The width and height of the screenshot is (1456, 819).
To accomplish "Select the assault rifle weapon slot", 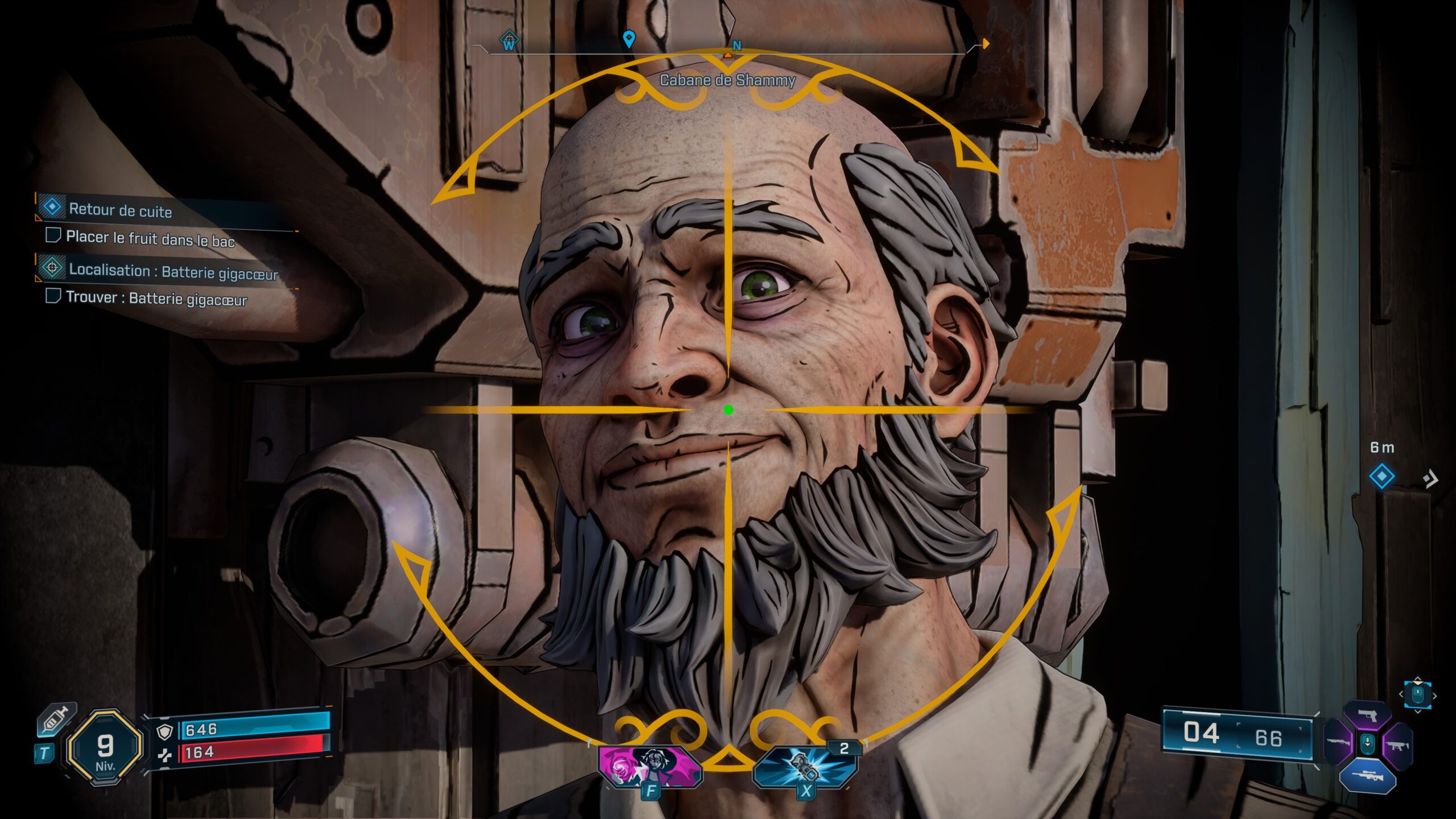I will coord(1338,742).
